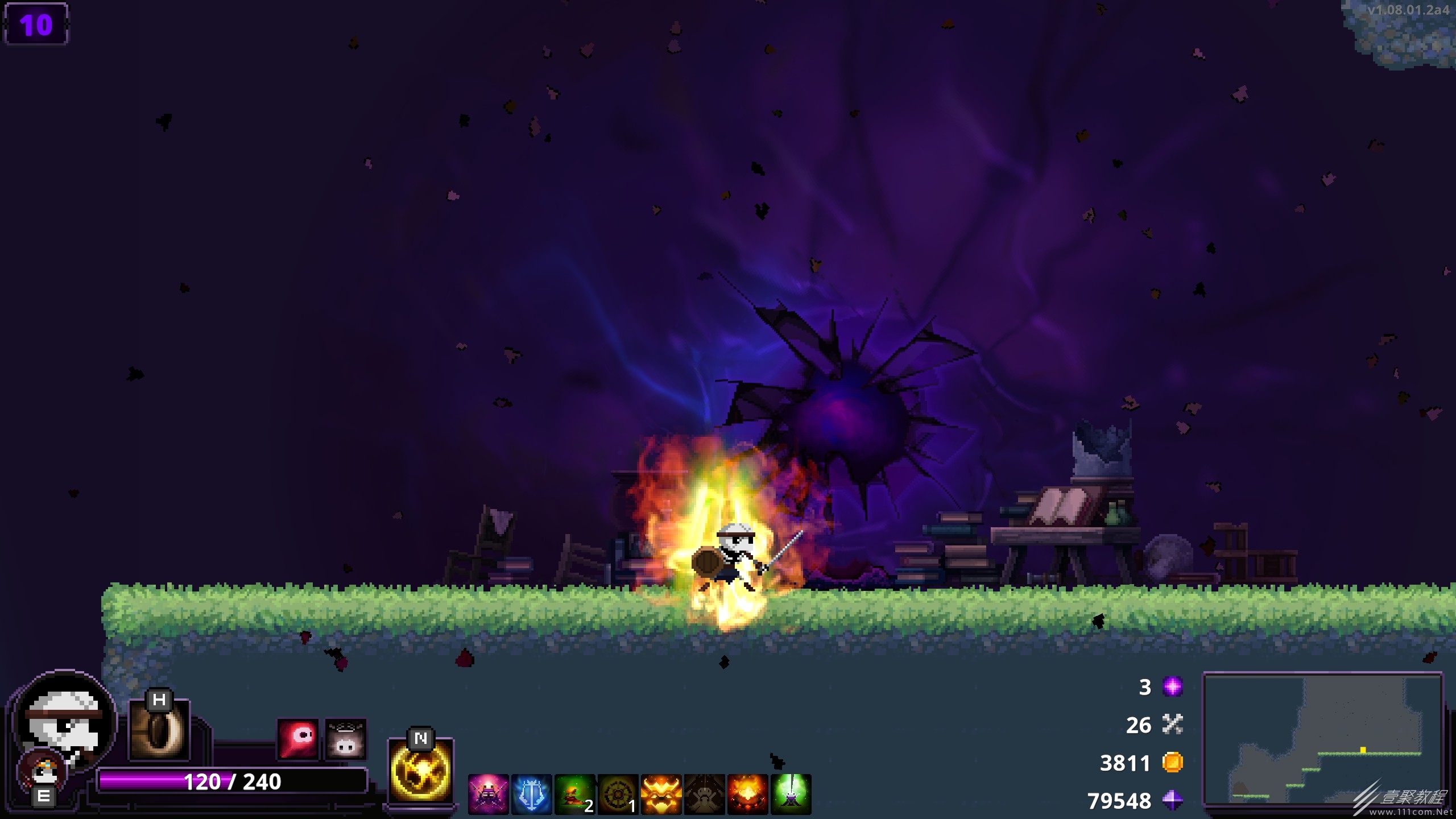Click the green light beam inscription icon

pyautogui.click(x=791, y=794)
